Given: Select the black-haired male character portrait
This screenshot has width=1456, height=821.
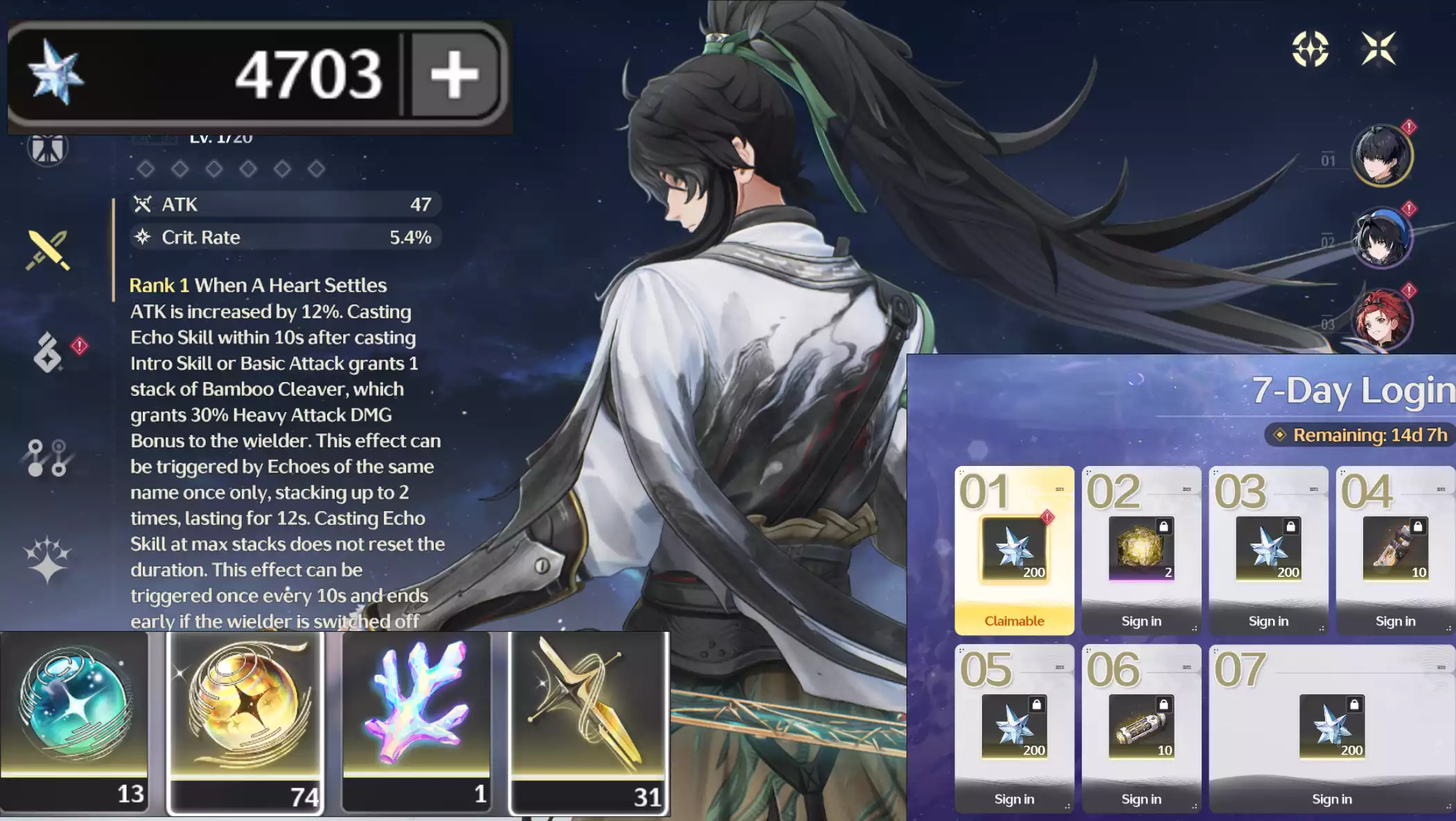Looking at the screenshot, I should click(x=1381, y=155).
